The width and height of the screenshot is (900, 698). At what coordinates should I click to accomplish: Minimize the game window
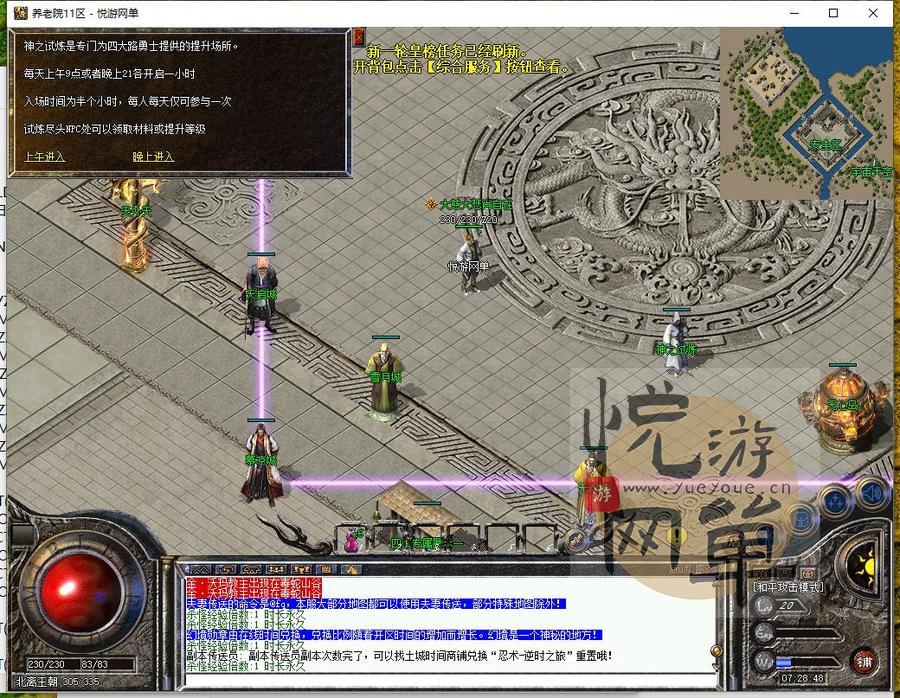(x=788, y=13)
